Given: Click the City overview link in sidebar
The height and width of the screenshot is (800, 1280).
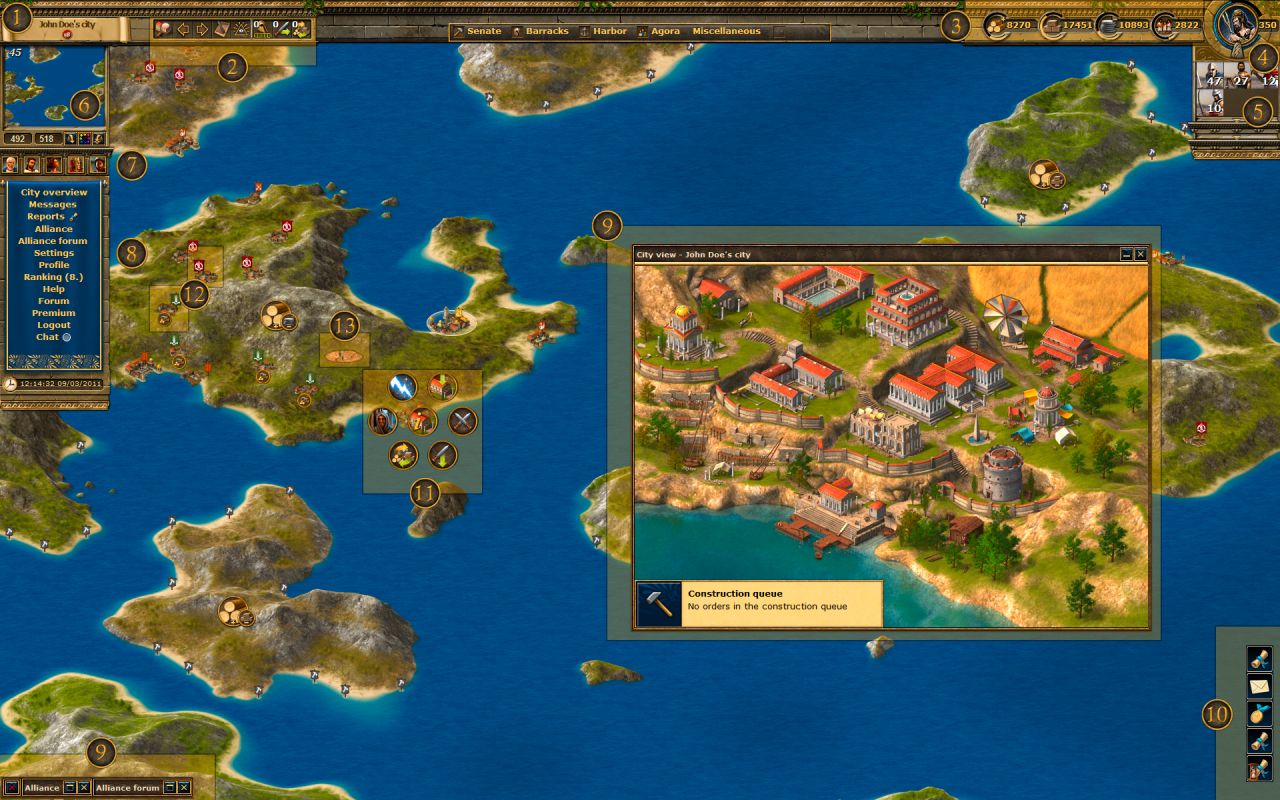Looking at the screenshot, I should click(x=55, y=191).
